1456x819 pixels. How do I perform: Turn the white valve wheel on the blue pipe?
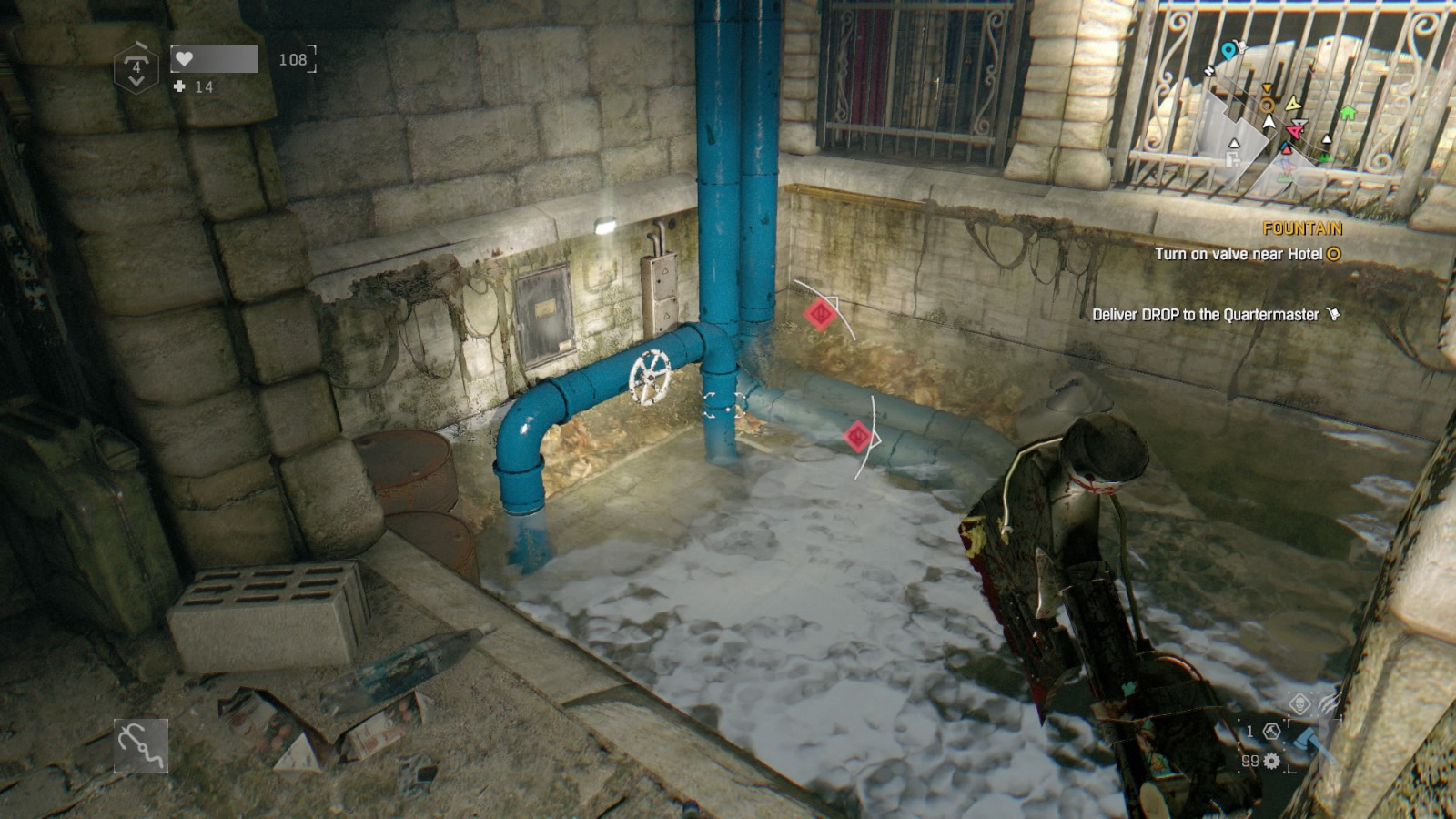(x=648, y=376)
